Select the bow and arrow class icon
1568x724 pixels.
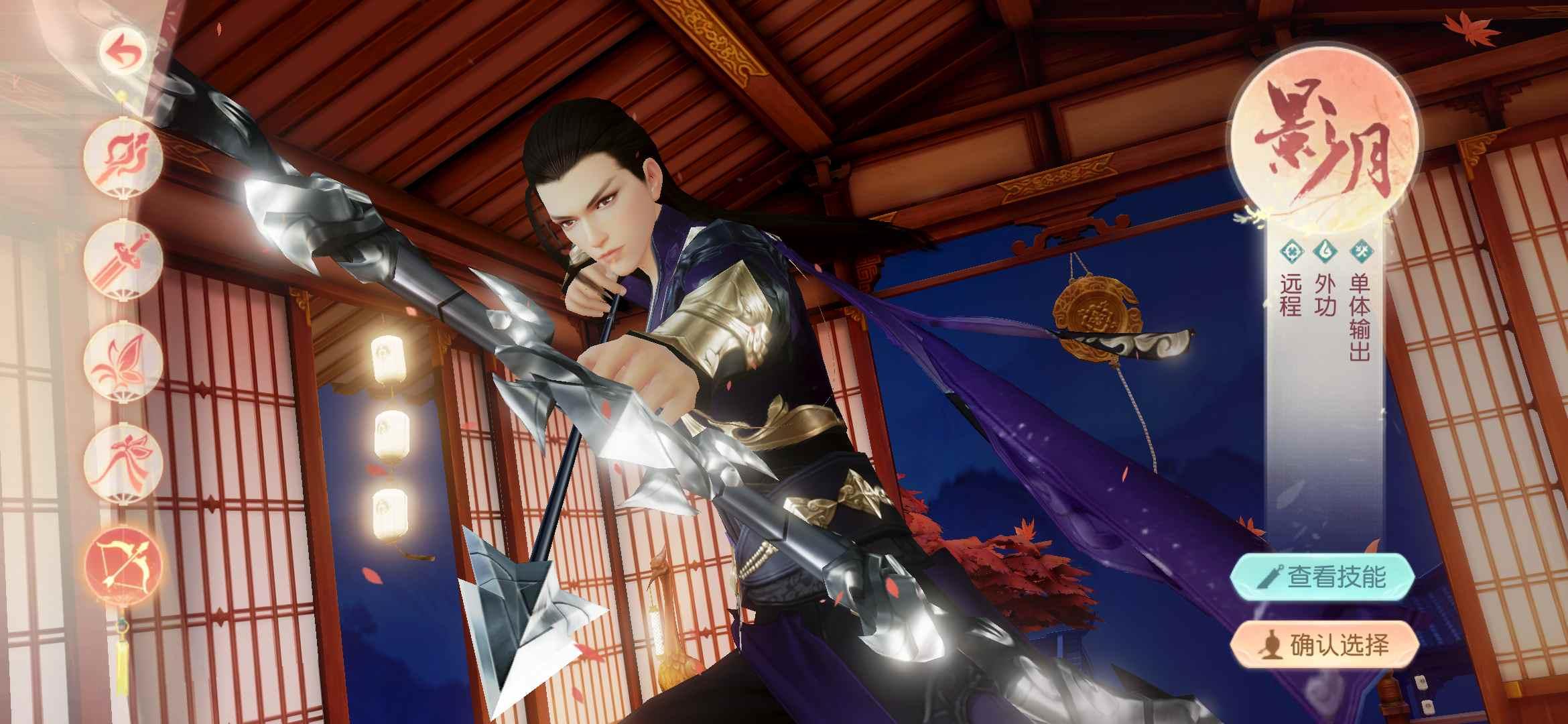[123, 562]
